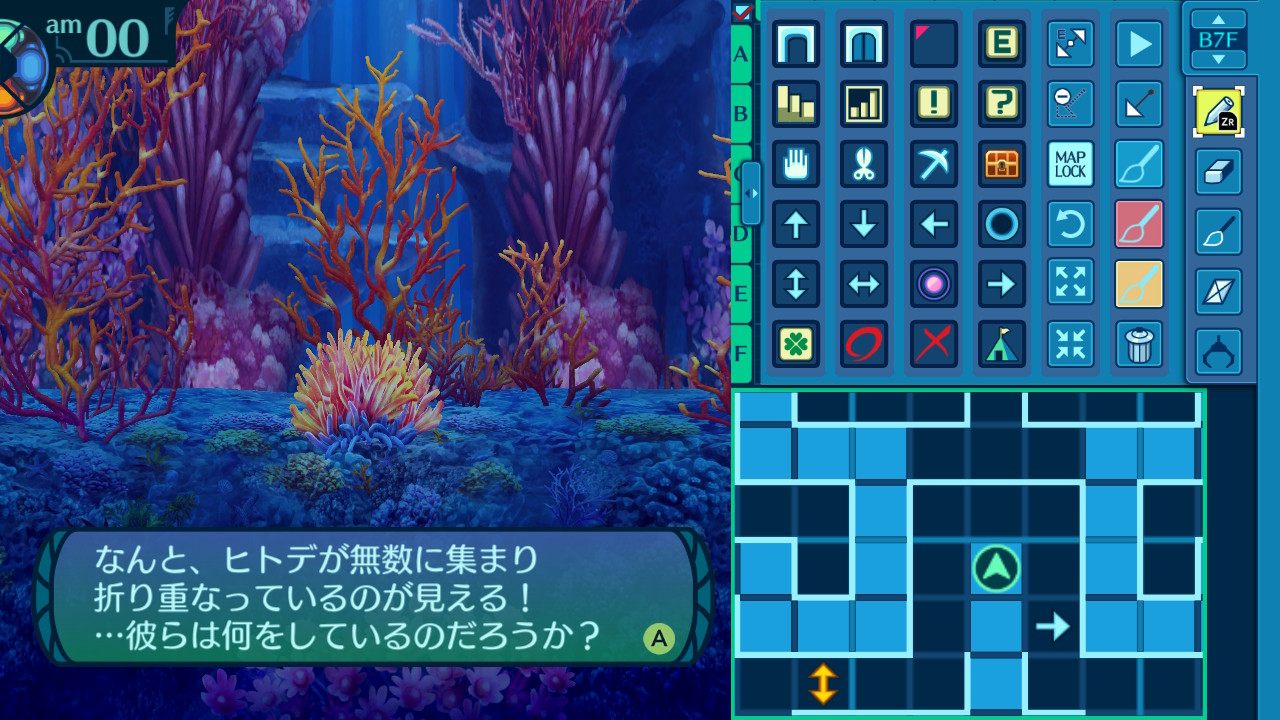Image resolution: width=1280 pixels, height=720 pixels.
Task: Switch to icon page tab A
Action: pos(741,53)
